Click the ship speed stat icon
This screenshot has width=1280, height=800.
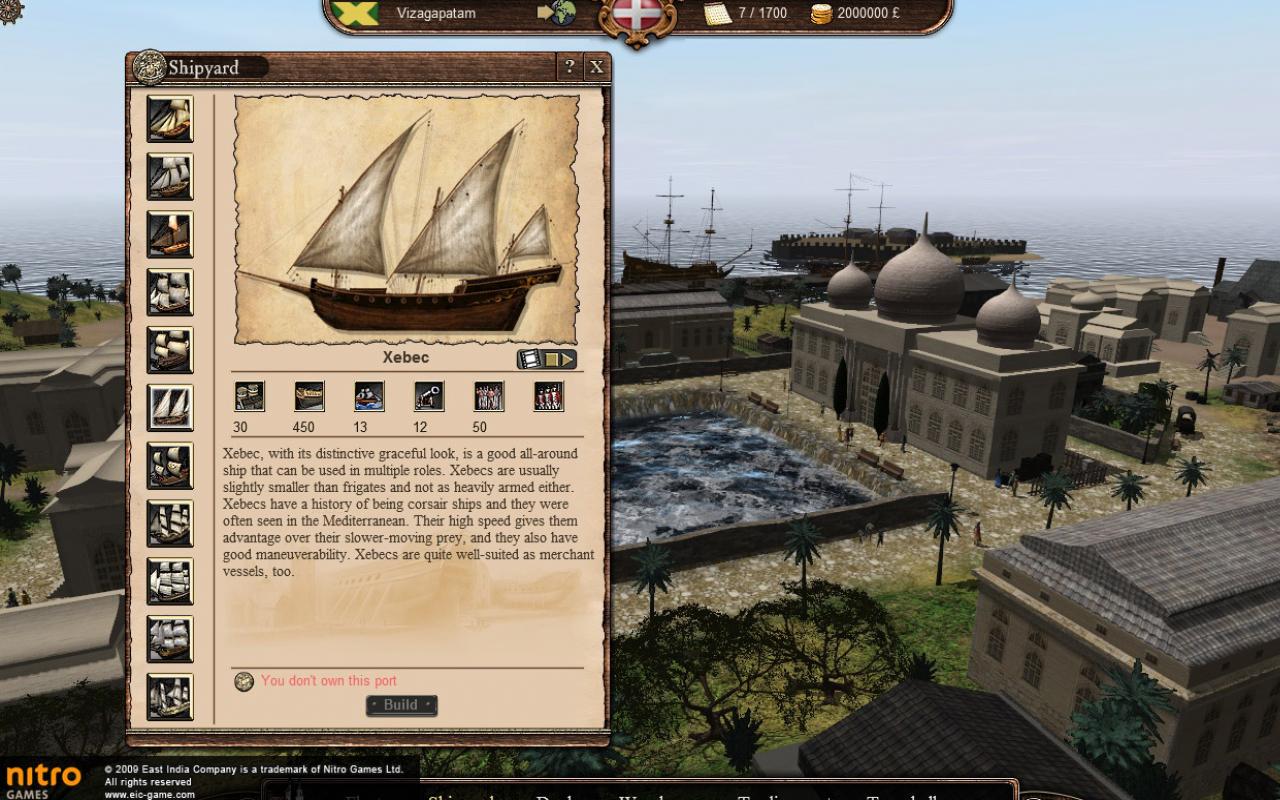(x=368, y=396)
